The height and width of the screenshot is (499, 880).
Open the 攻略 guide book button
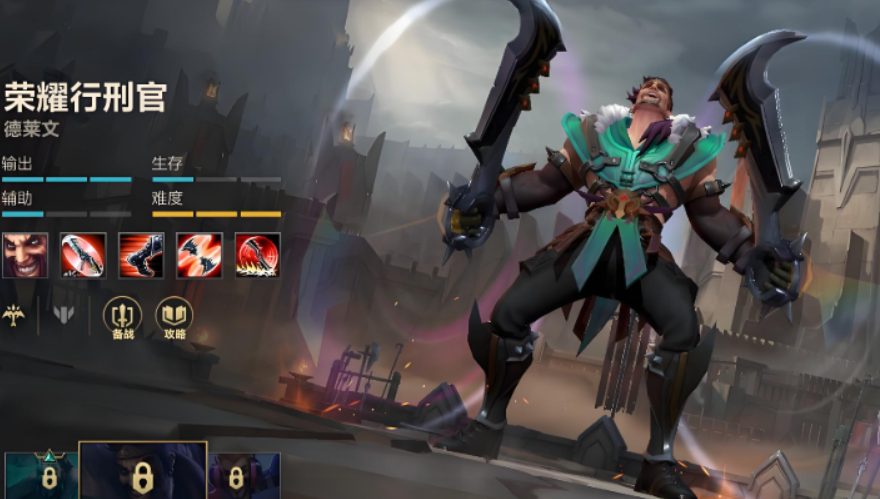point(174,317)
